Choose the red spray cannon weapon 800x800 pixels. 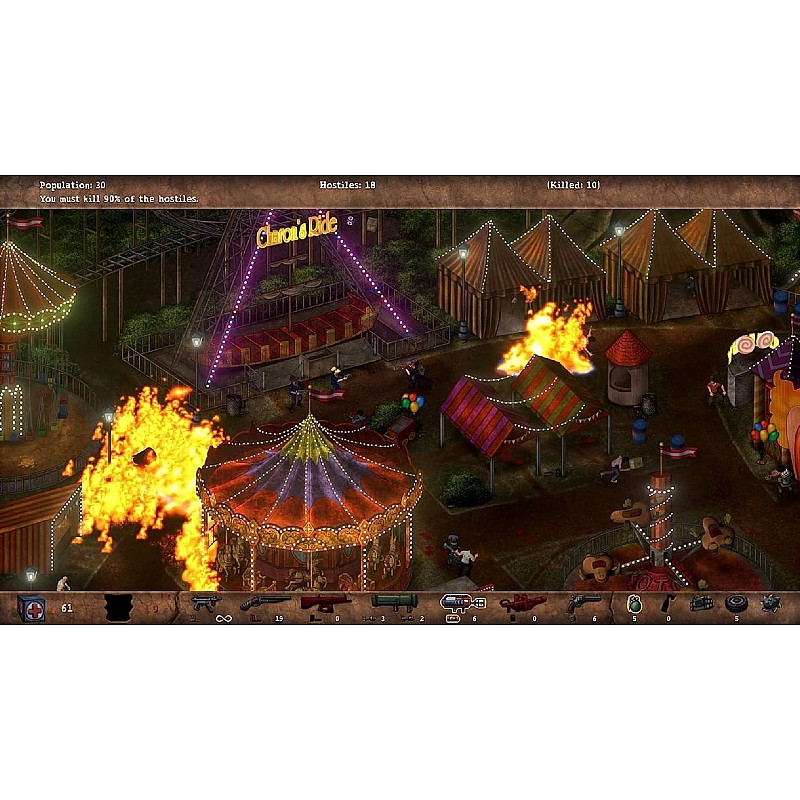(327, 603)
